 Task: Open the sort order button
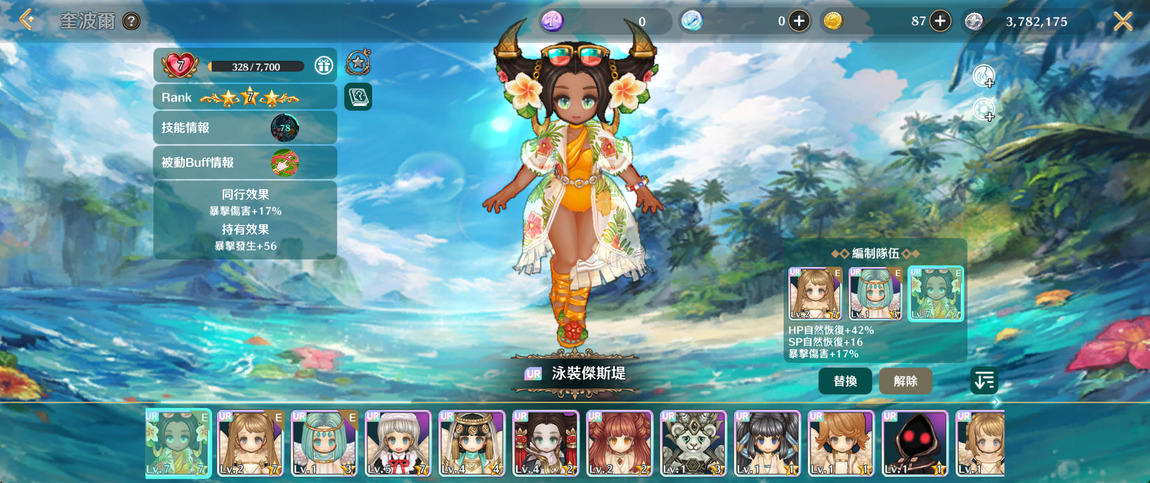pyautogui.click(x=984, y=380)
